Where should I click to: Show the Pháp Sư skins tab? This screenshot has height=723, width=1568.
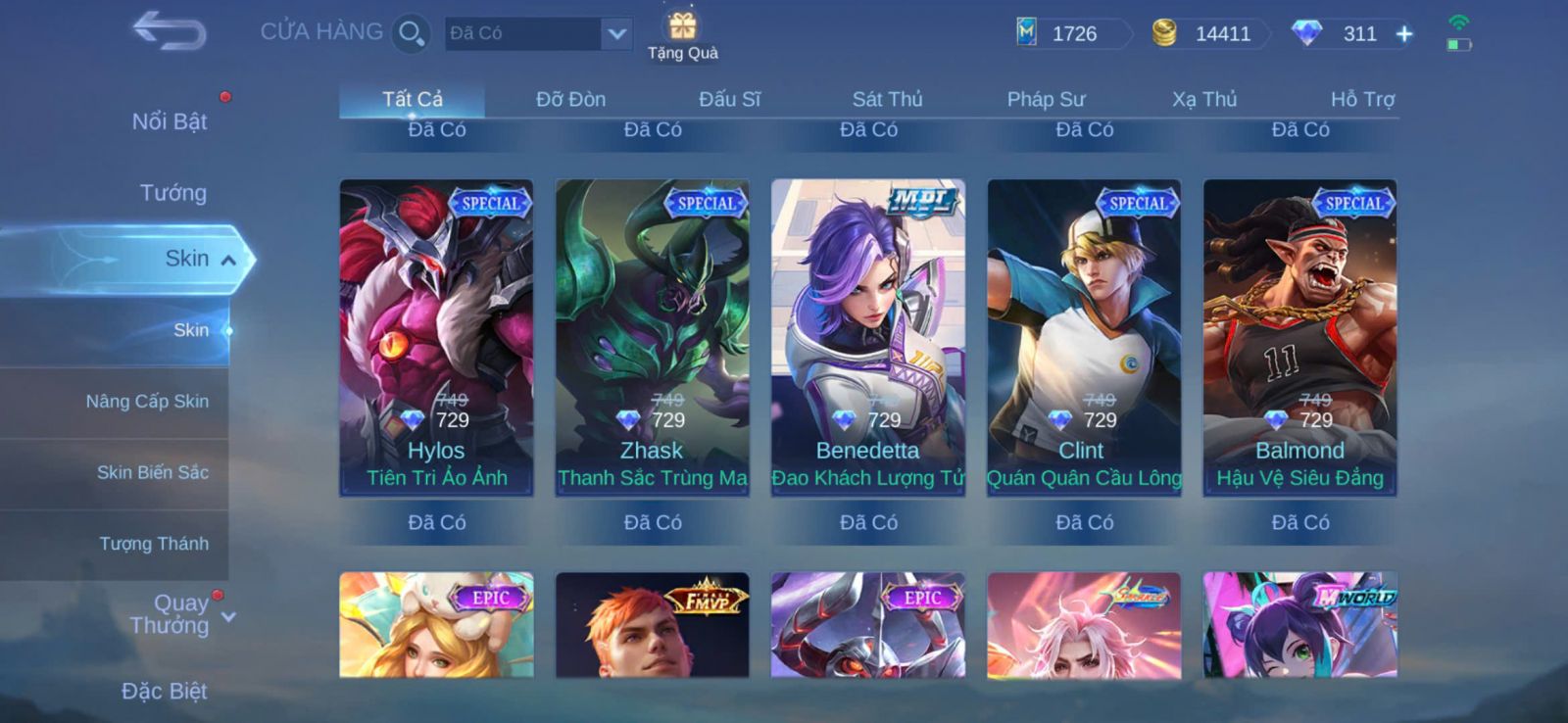point(1046,99)
